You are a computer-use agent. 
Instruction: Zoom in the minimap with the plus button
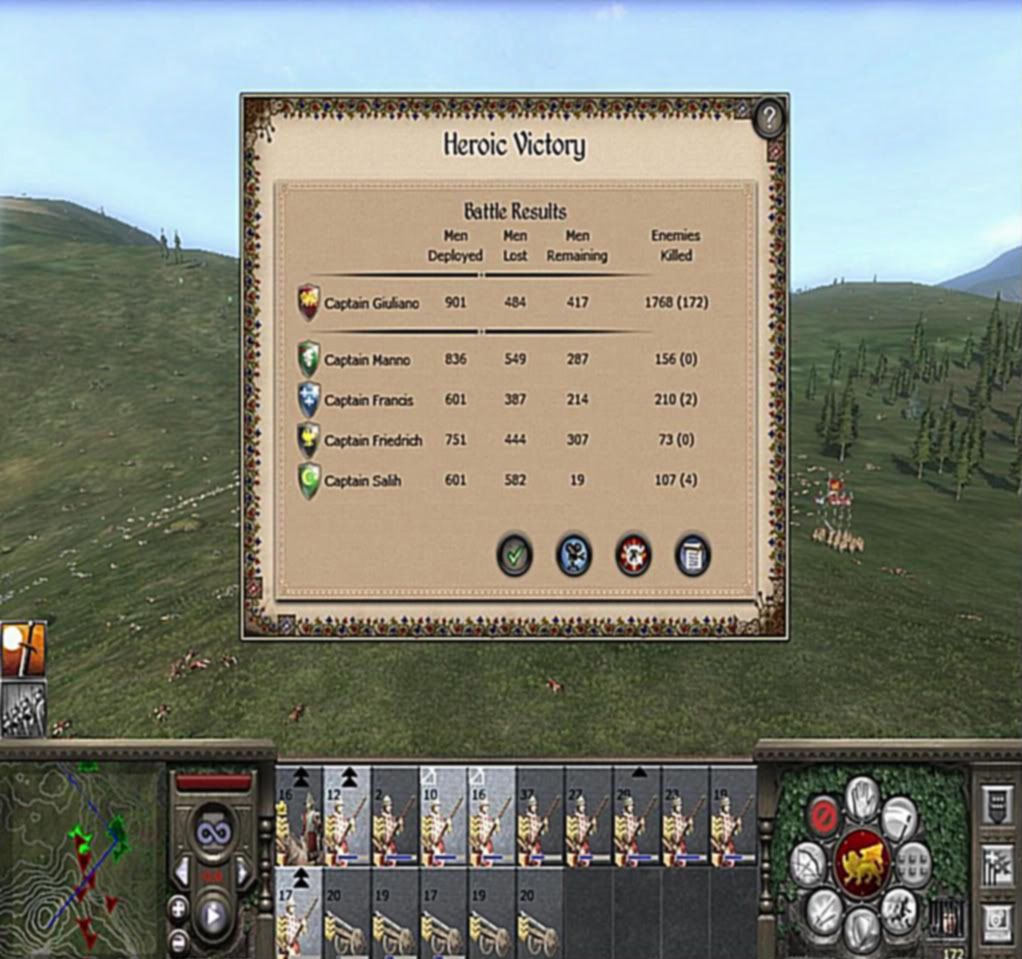coord(178,909)
